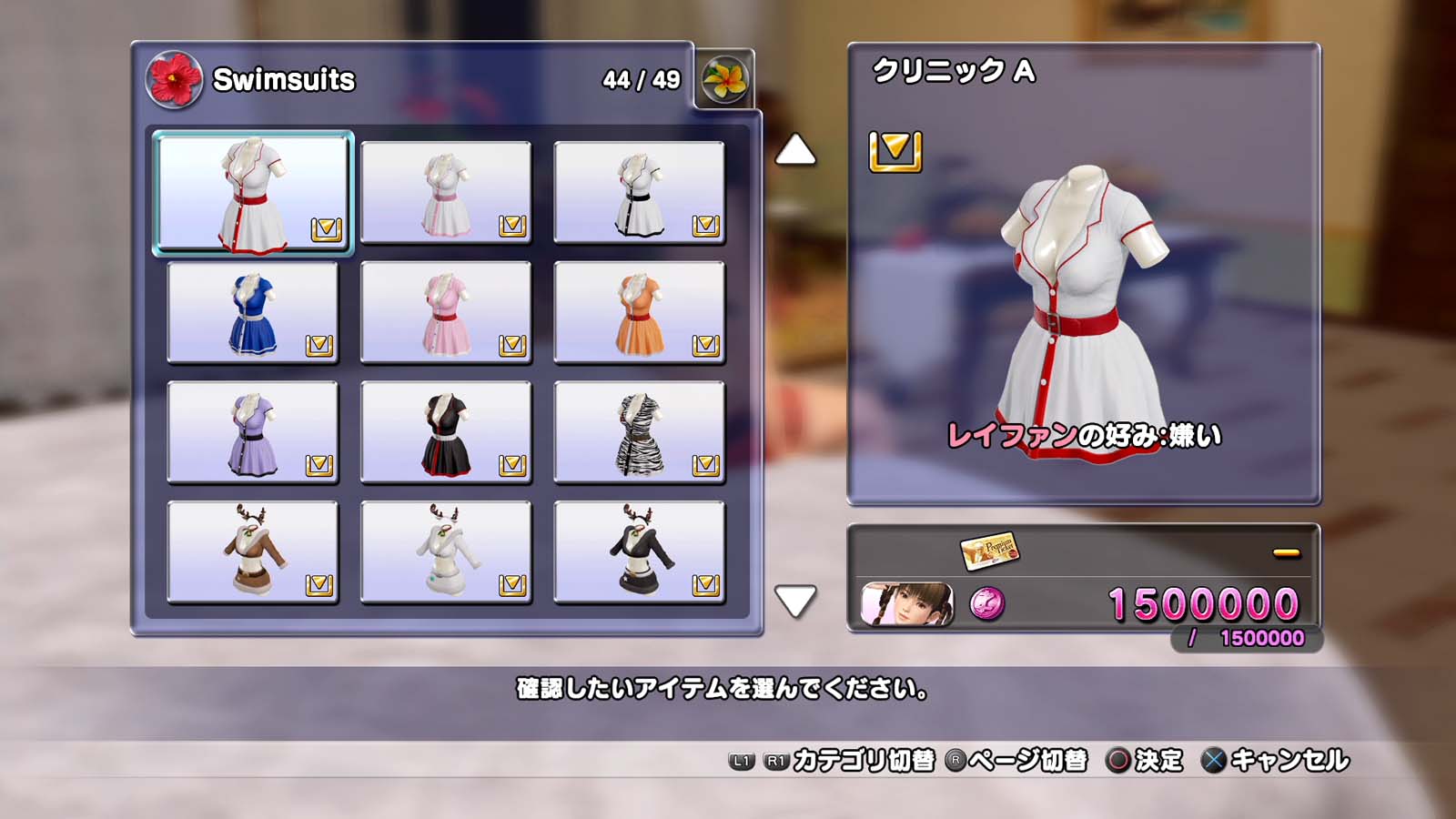Choose the brown reindeer outfit
Image resolution: width=1456 pixels, height=819 pixels.
tap(253, 552)
